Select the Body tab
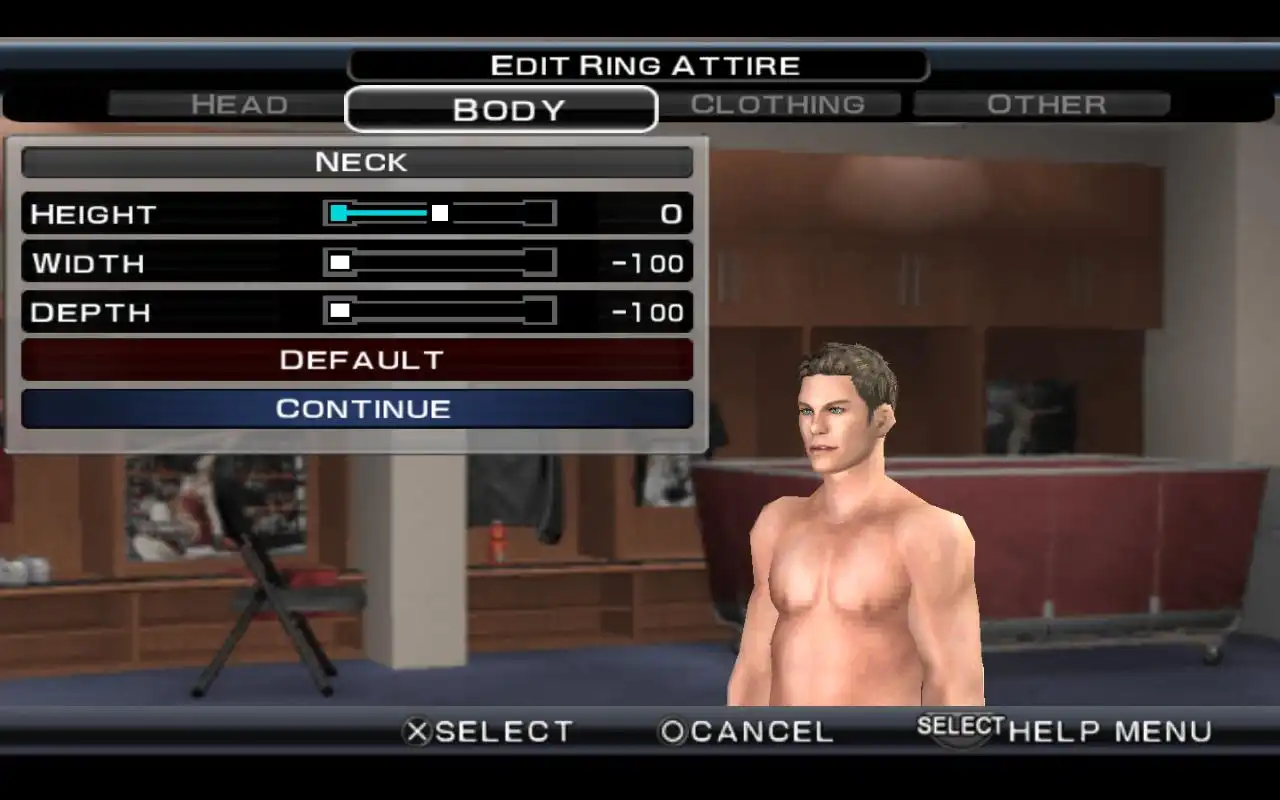The image size is (1280, 800). tap(501, 109)
